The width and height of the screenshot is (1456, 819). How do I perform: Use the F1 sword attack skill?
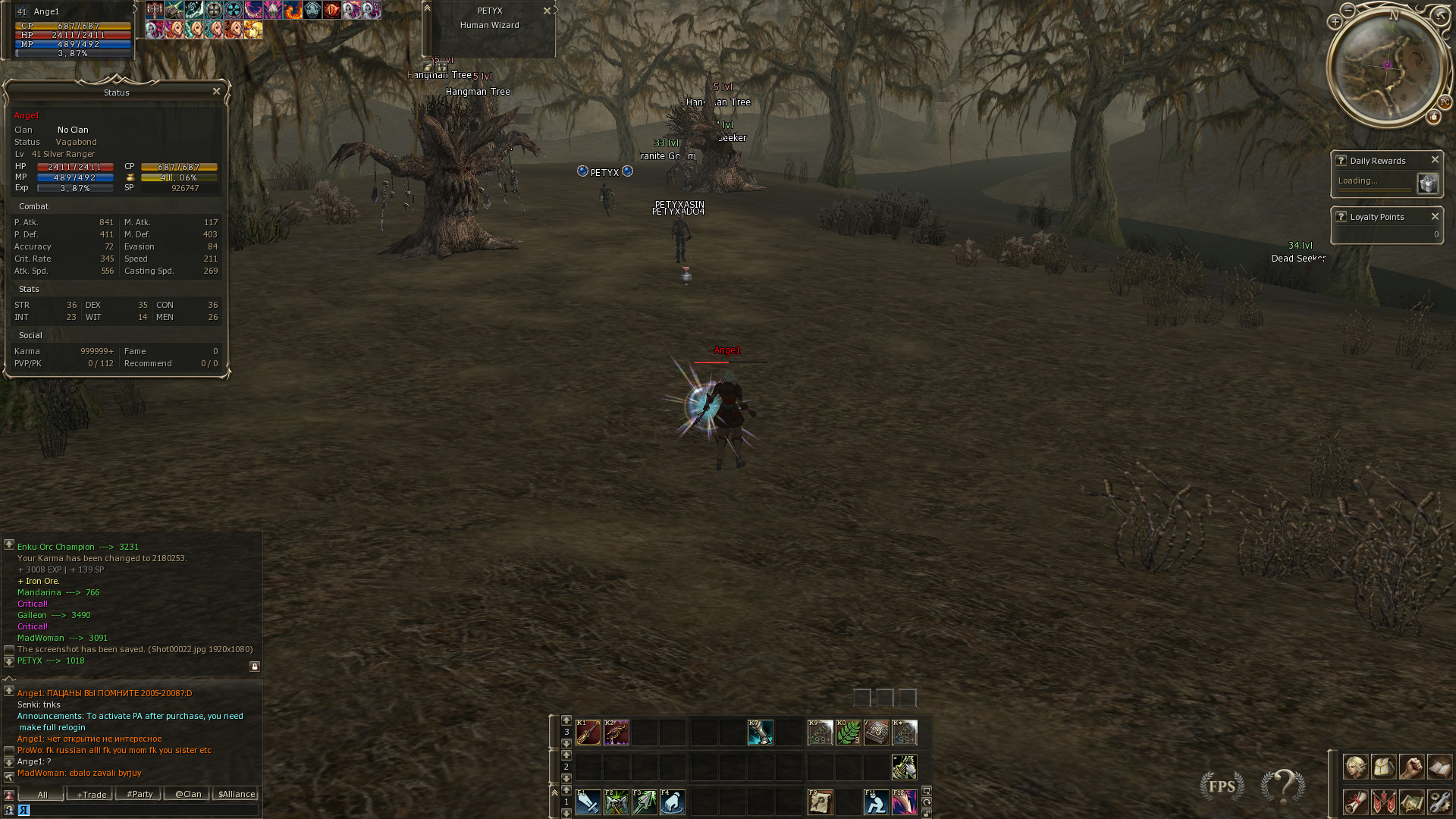coord(588,802)
